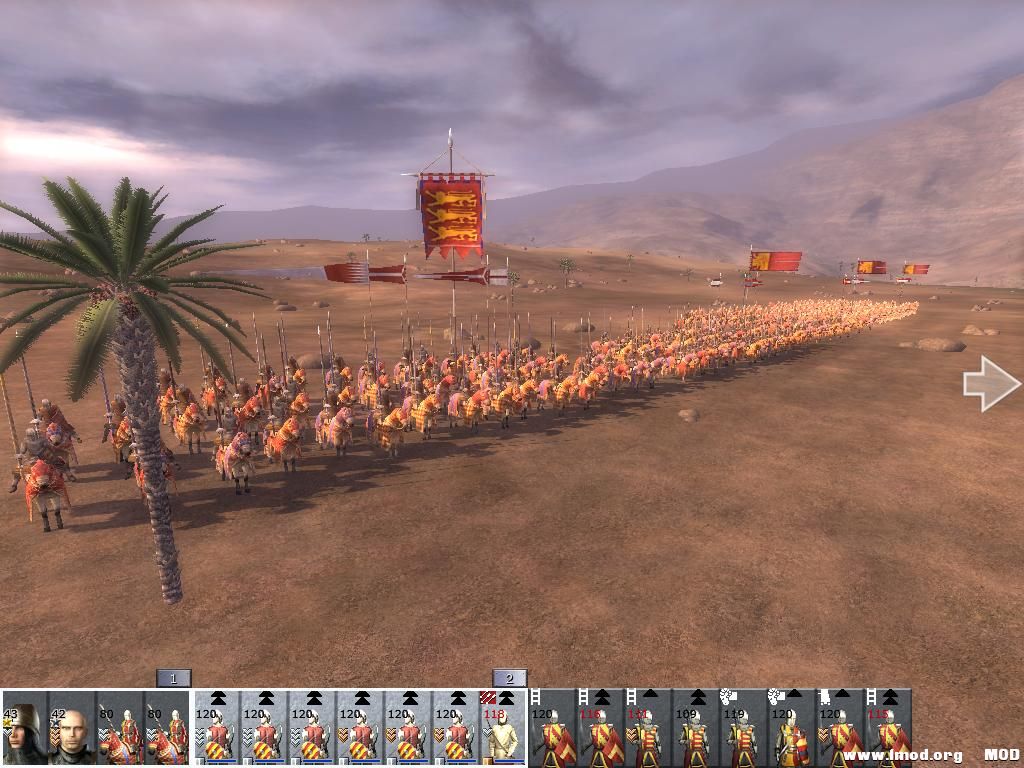Select the helmeted general card with 43 men
This screenshot has width=1024, height=768.
(x=24, y=728)
